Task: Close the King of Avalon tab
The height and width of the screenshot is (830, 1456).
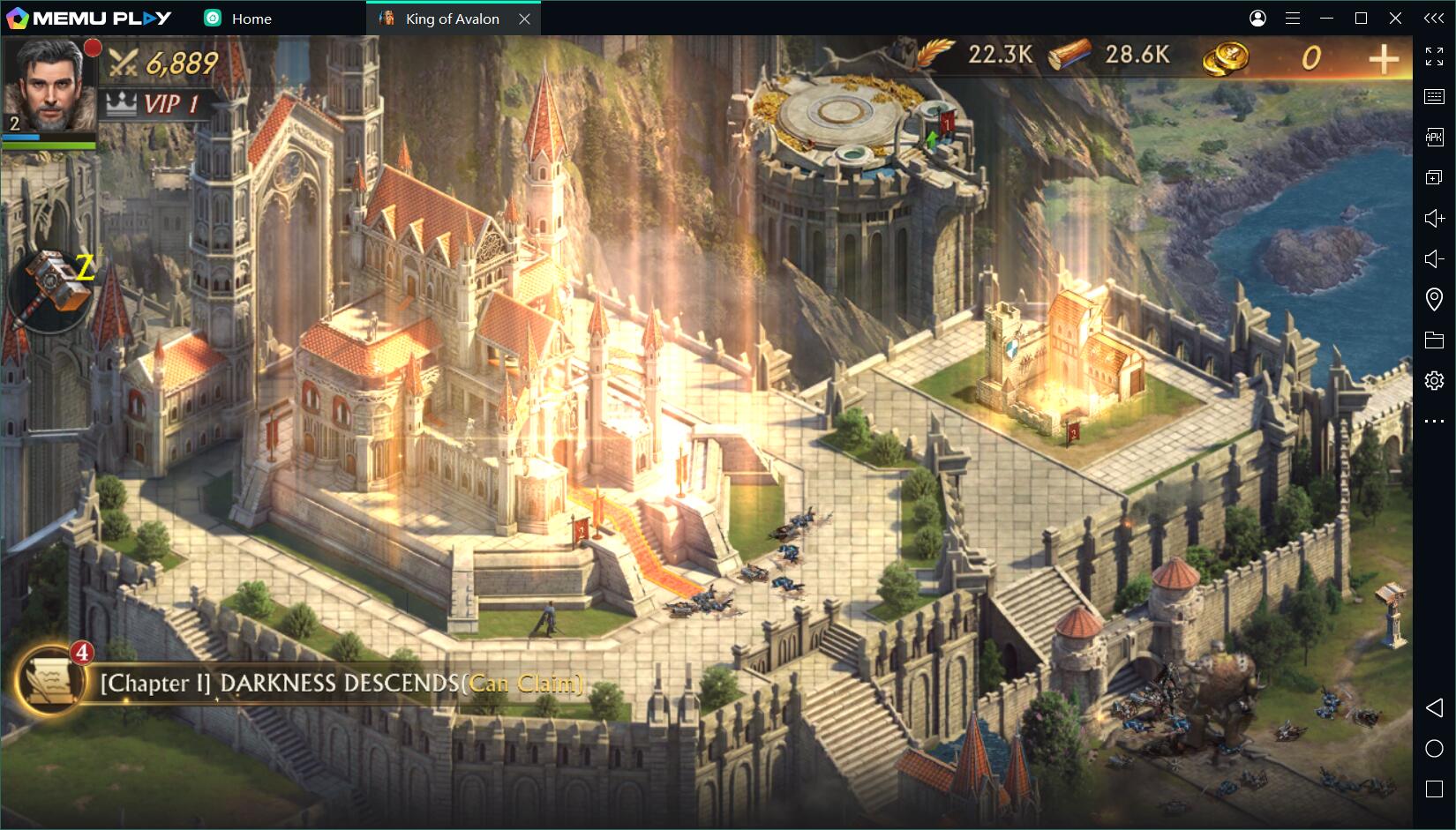Action: click(524, 19)
